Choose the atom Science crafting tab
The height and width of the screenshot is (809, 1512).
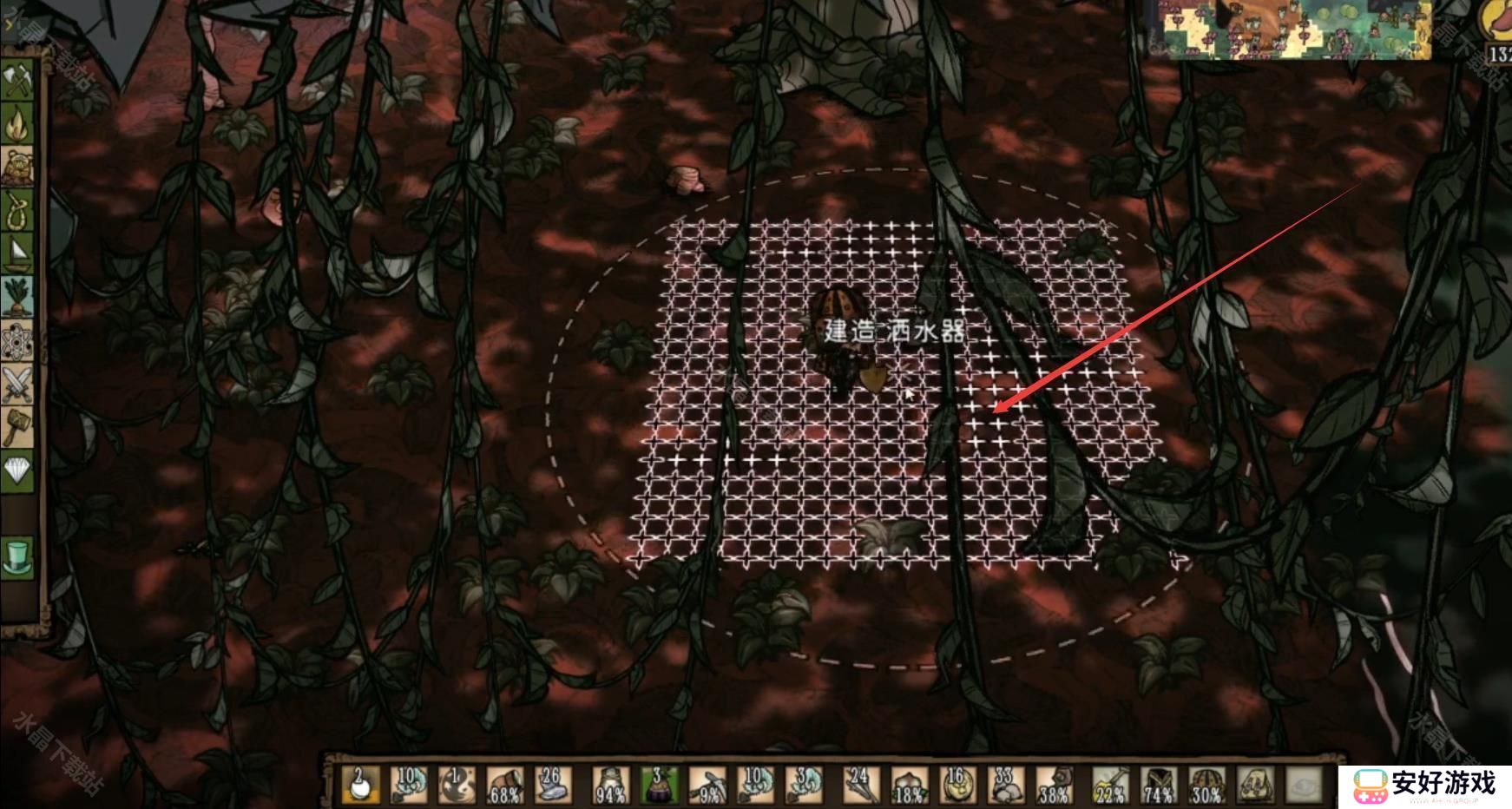pos(18,341)
